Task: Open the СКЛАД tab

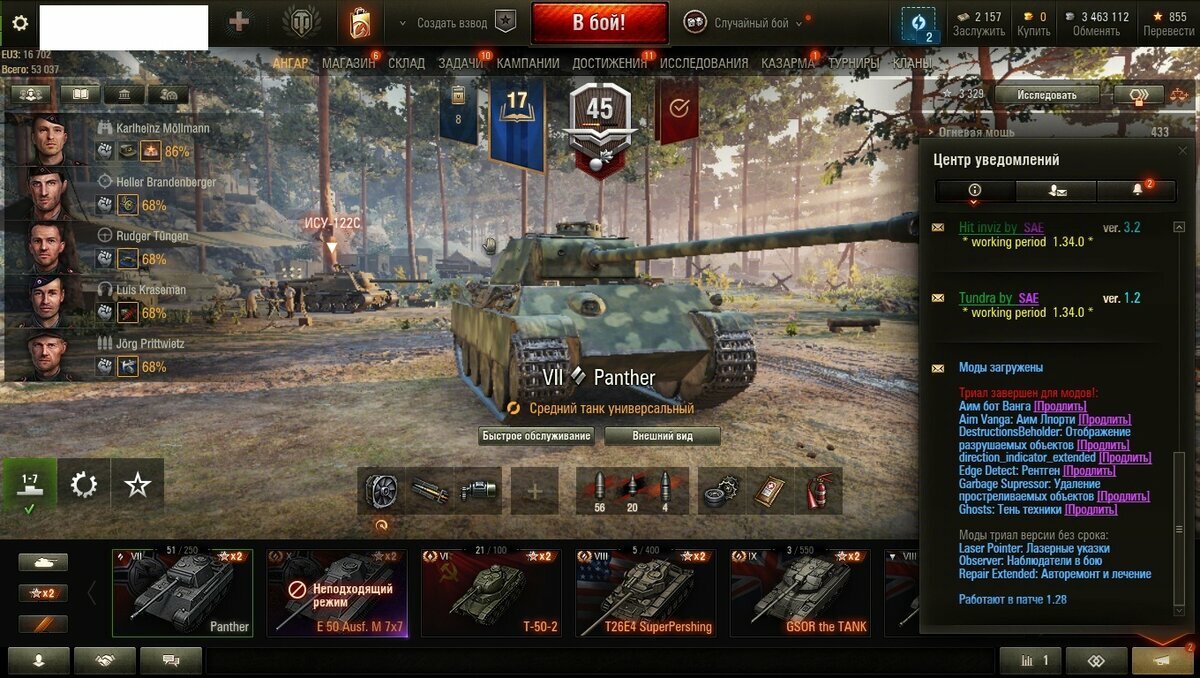Action: pos(406,63)
